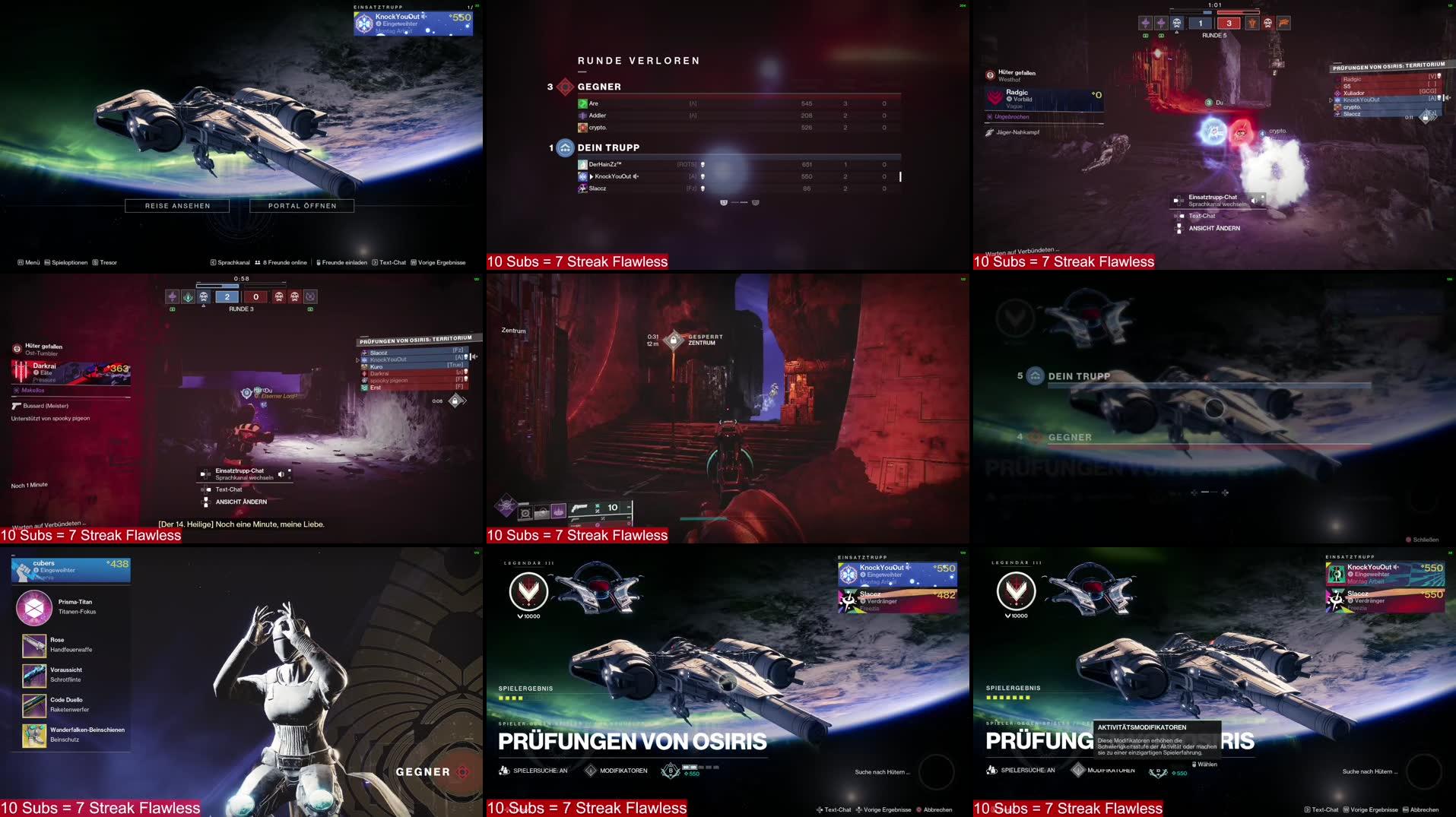
Task: Click the 10000 rank progress bar
Action: 528,616
